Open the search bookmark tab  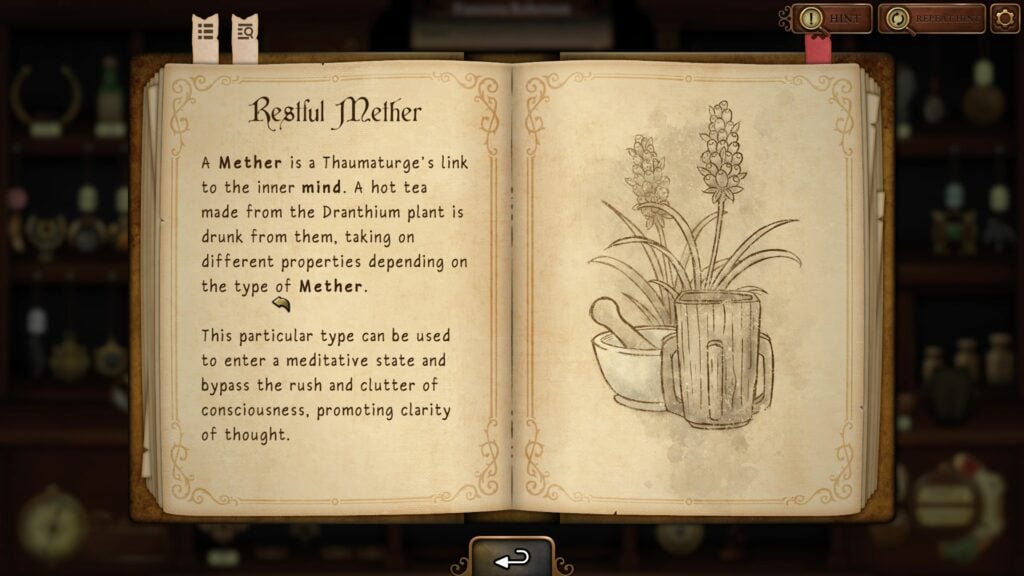(244, 36)
